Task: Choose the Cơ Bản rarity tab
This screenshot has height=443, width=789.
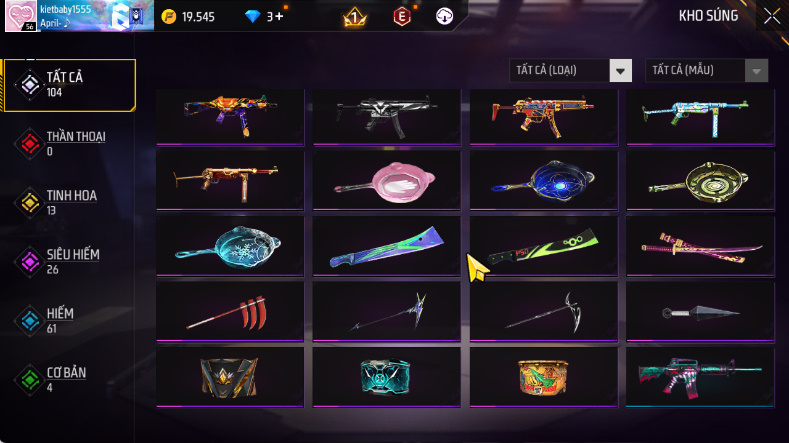Action: (x=69, y=379)
